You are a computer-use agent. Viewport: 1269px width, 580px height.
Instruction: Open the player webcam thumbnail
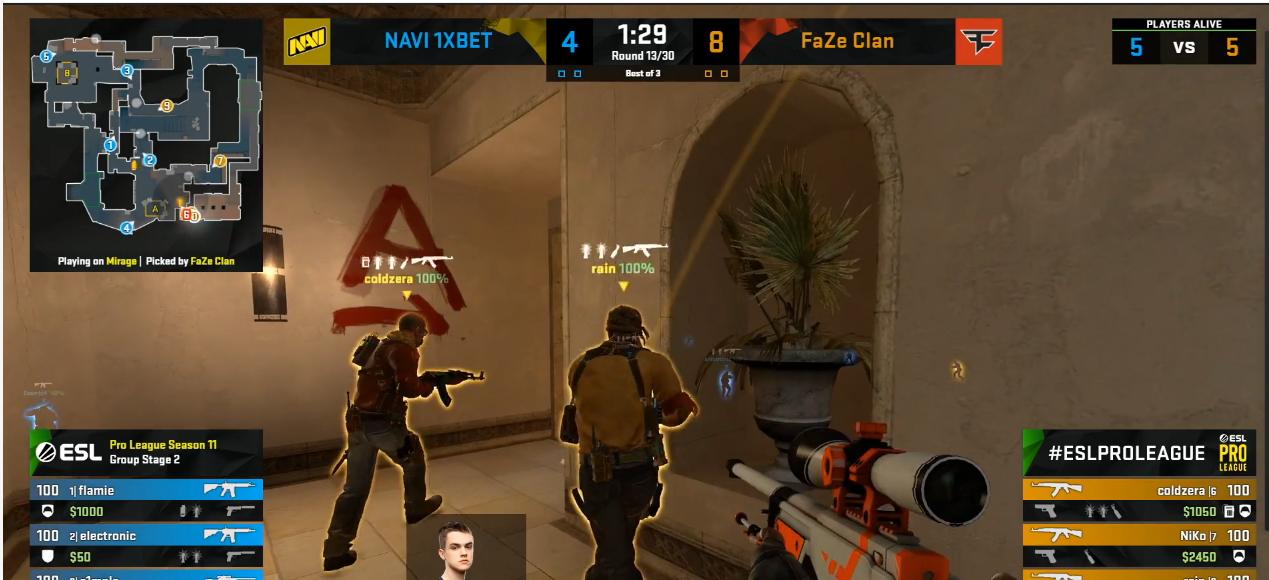click(465, 547)
